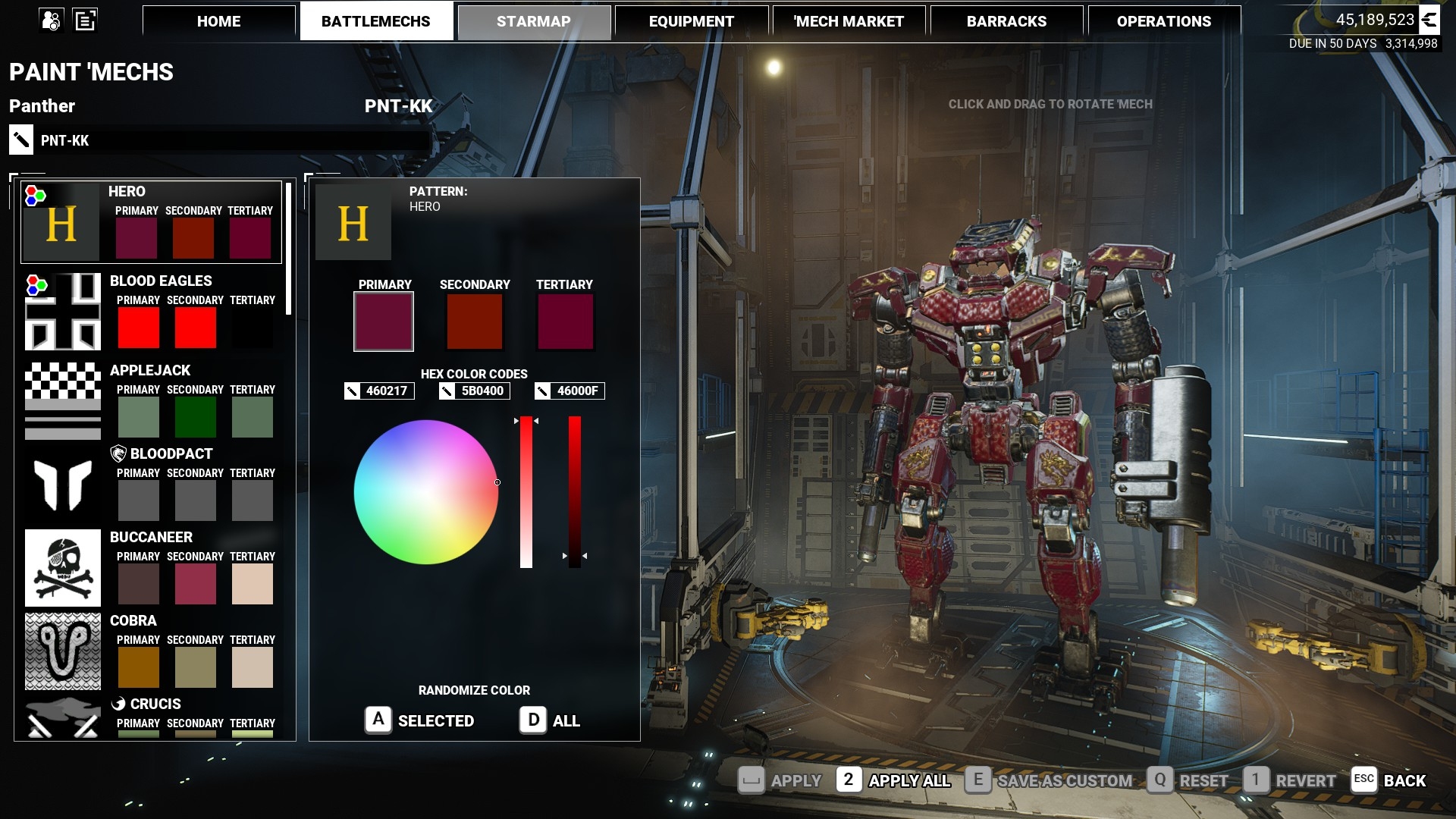Pick a hue on the color wheel
This screenshot has height=819, width=1456.
425,492
